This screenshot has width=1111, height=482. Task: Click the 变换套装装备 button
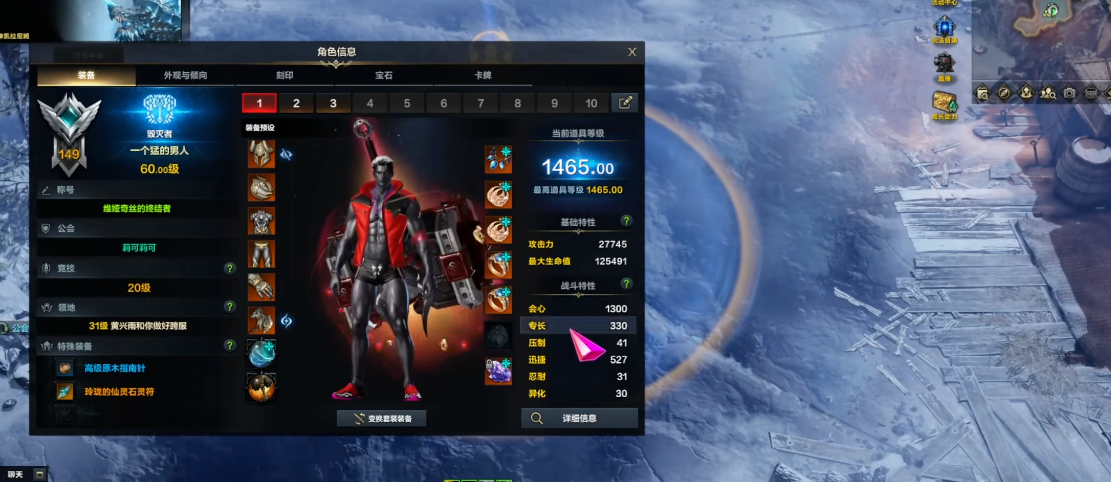[x=382, y=419]
